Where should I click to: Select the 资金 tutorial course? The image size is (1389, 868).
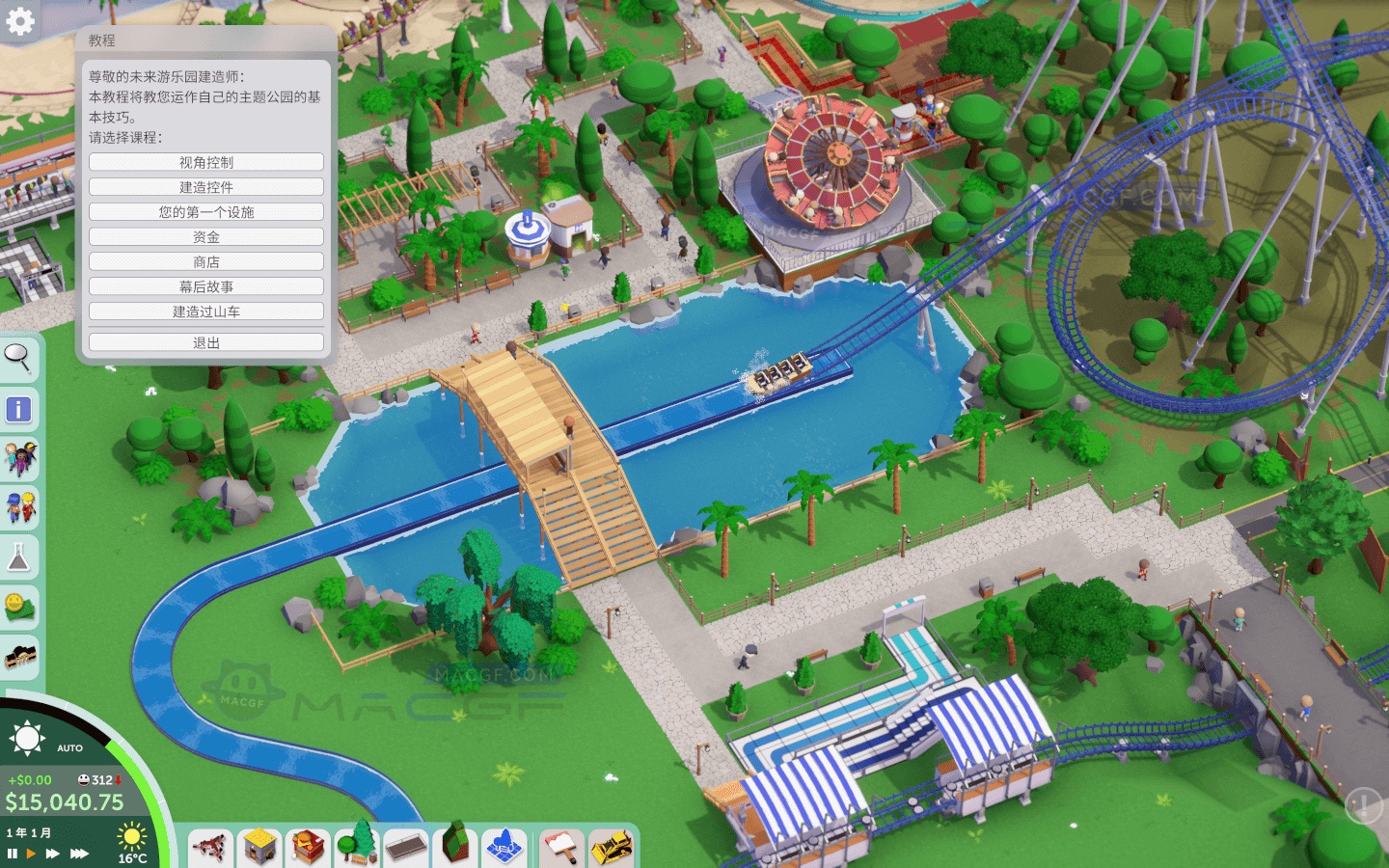206,236
